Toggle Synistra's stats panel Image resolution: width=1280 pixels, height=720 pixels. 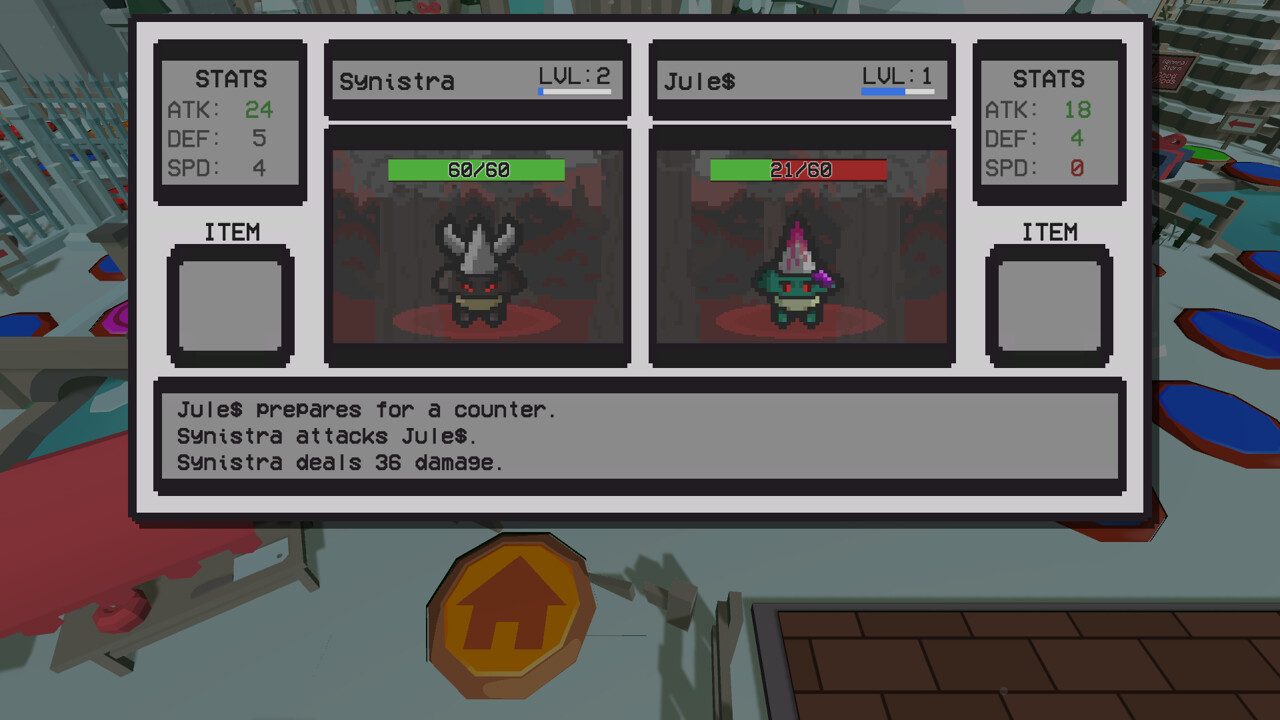click(229, 123)
